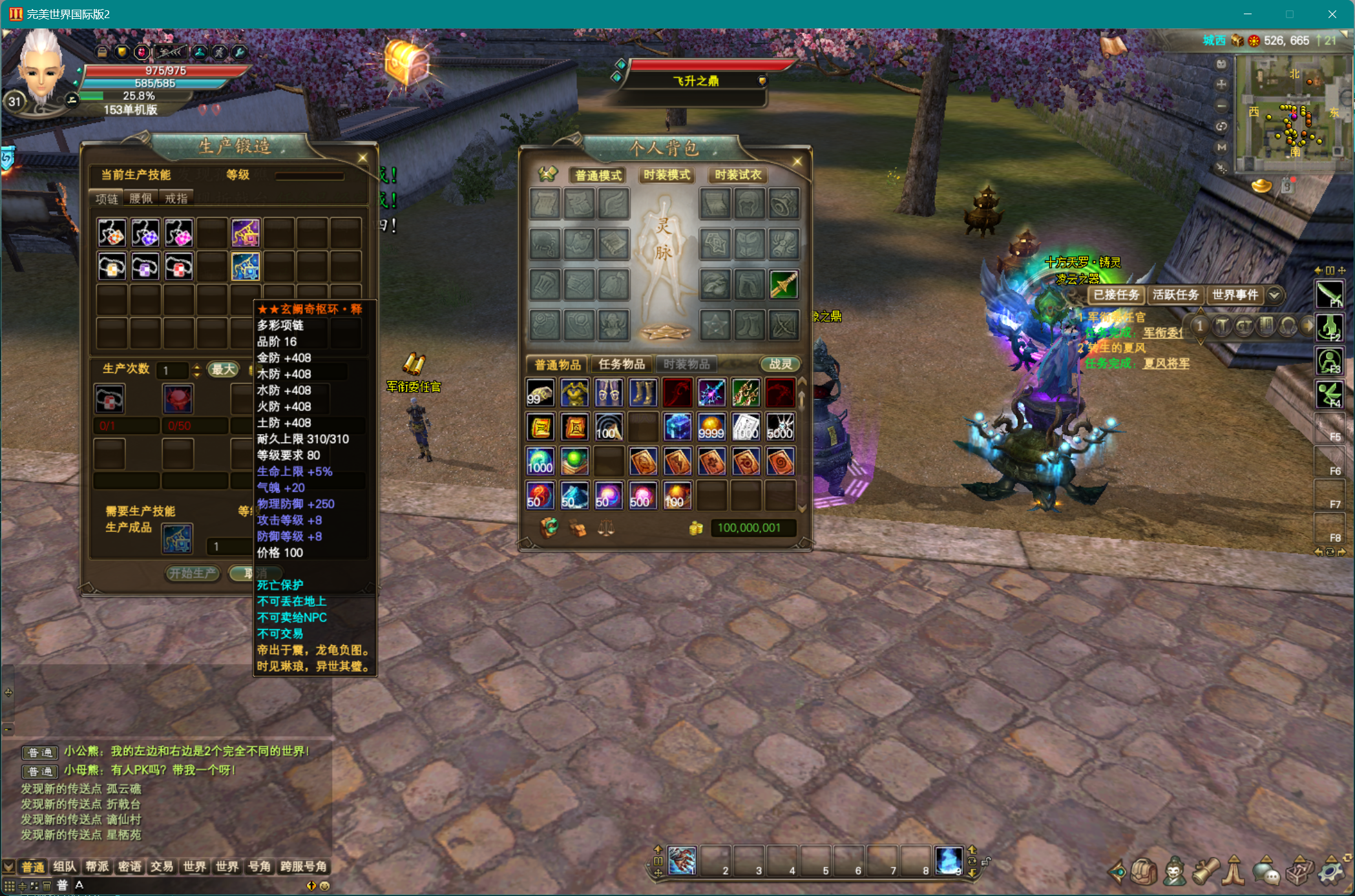Switch to 时装模式 equipment view
Viewport: 1355px width, 896px height.
(667, 175)
